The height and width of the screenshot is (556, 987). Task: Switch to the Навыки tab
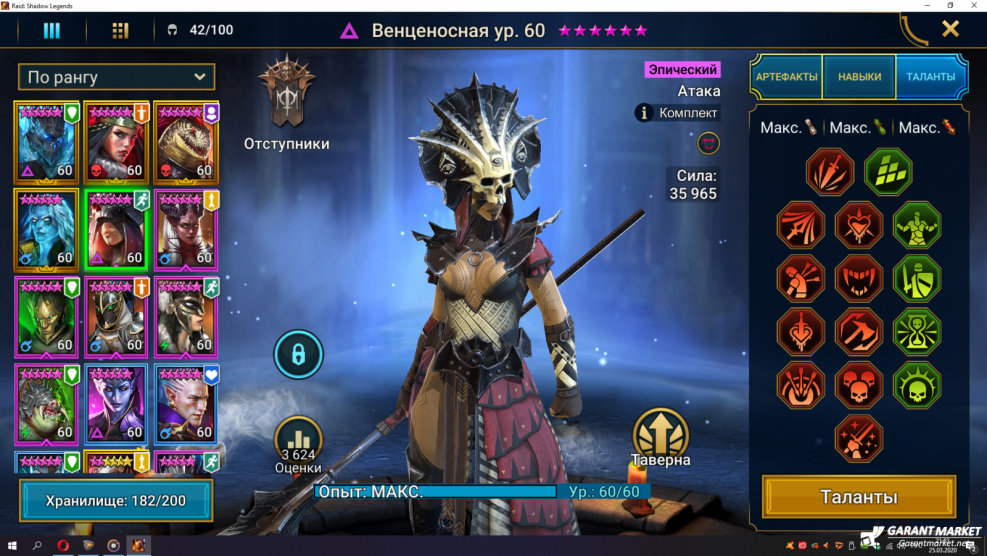click(x=859, y=76)
